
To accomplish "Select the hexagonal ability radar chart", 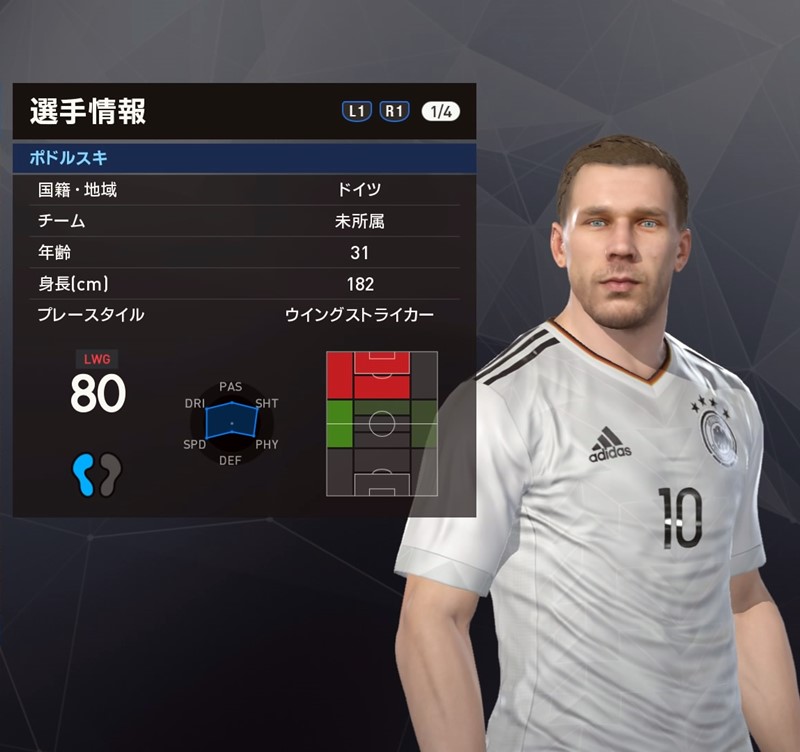I will coord(231,422).
